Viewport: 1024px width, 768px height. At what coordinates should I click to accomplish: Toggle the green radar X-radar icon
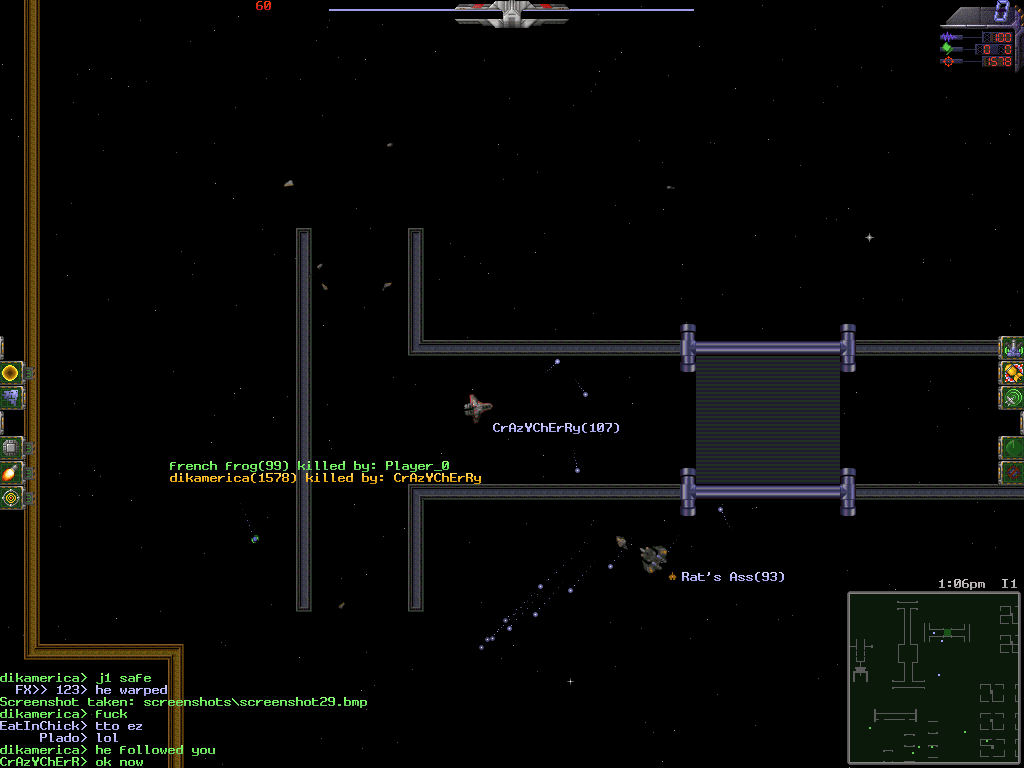[x=1013, y=398]
